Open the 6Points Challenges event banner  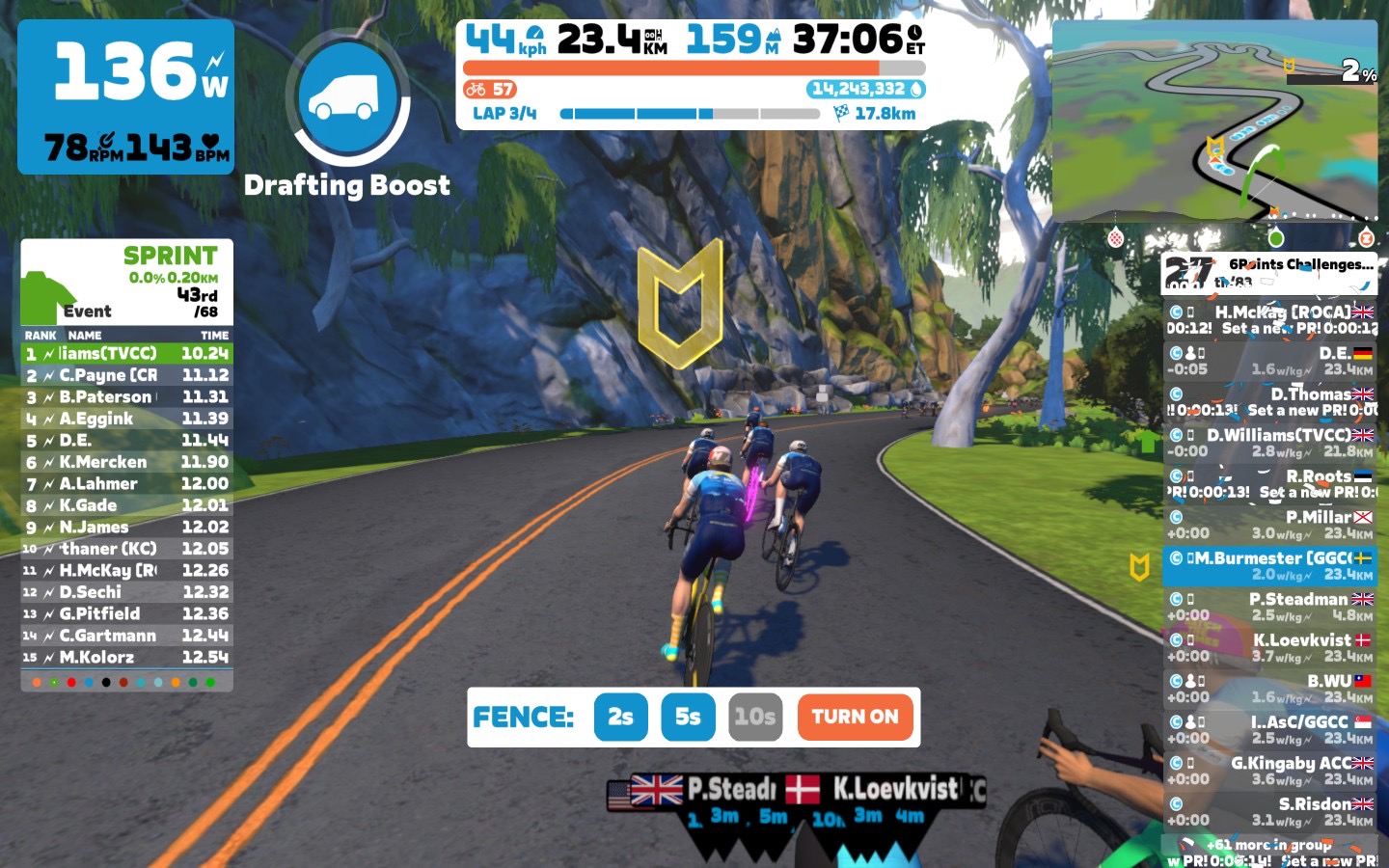point(1269,272)
